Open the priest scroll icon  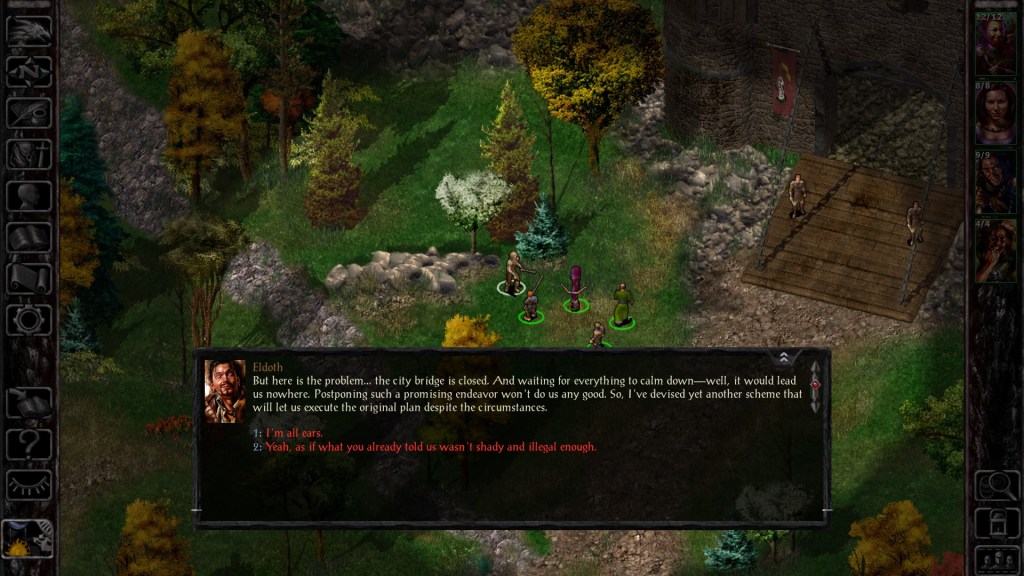click(x=29, y=278)
